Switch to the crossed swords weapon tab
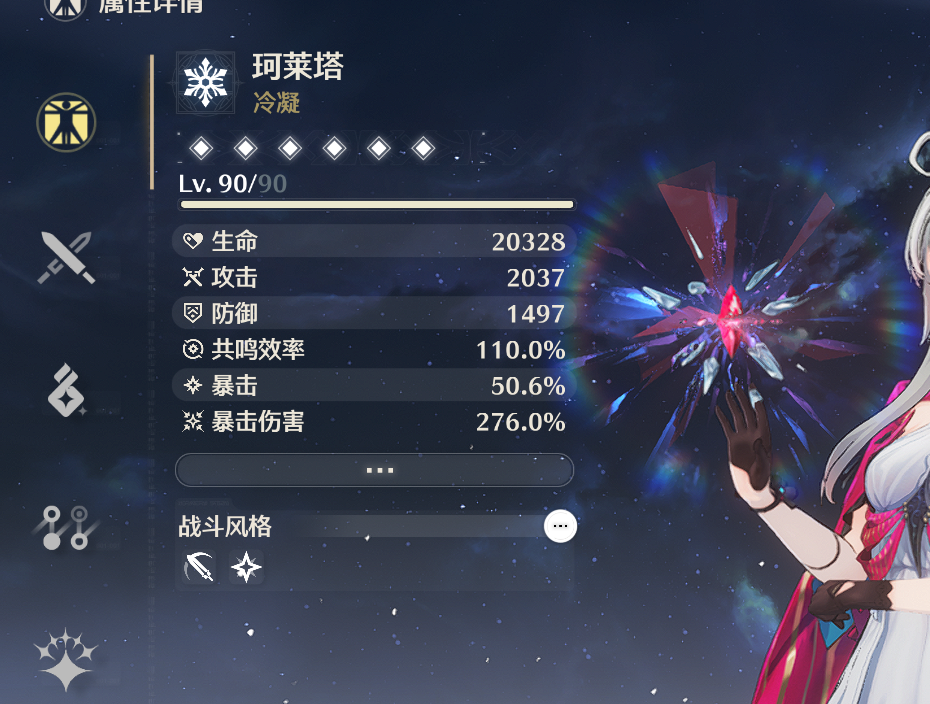 pyautogui.click(x=66, y=257)
